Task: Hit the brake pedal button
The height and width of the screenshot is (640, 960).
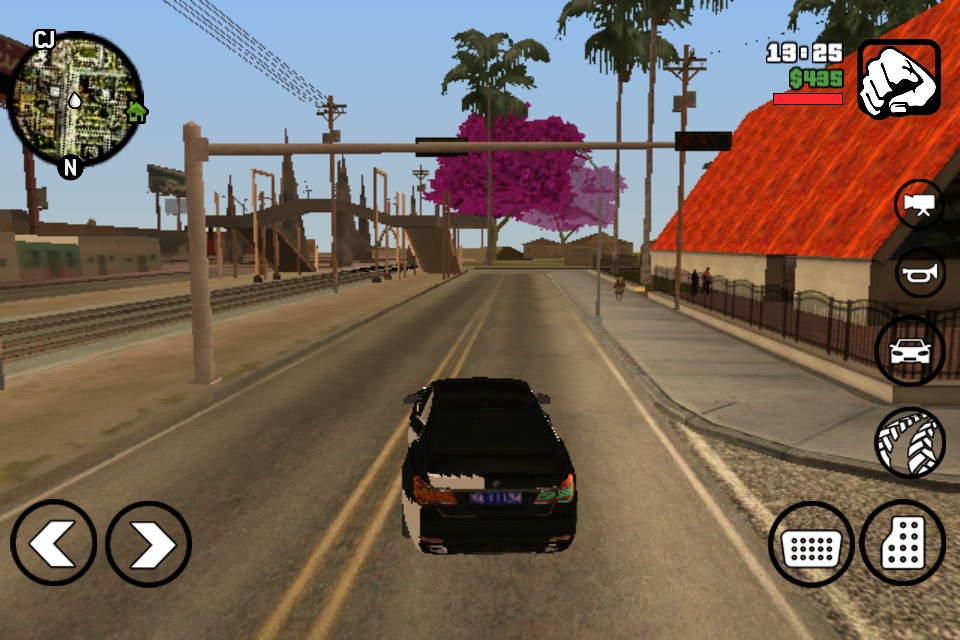Action: coord(811,544)
